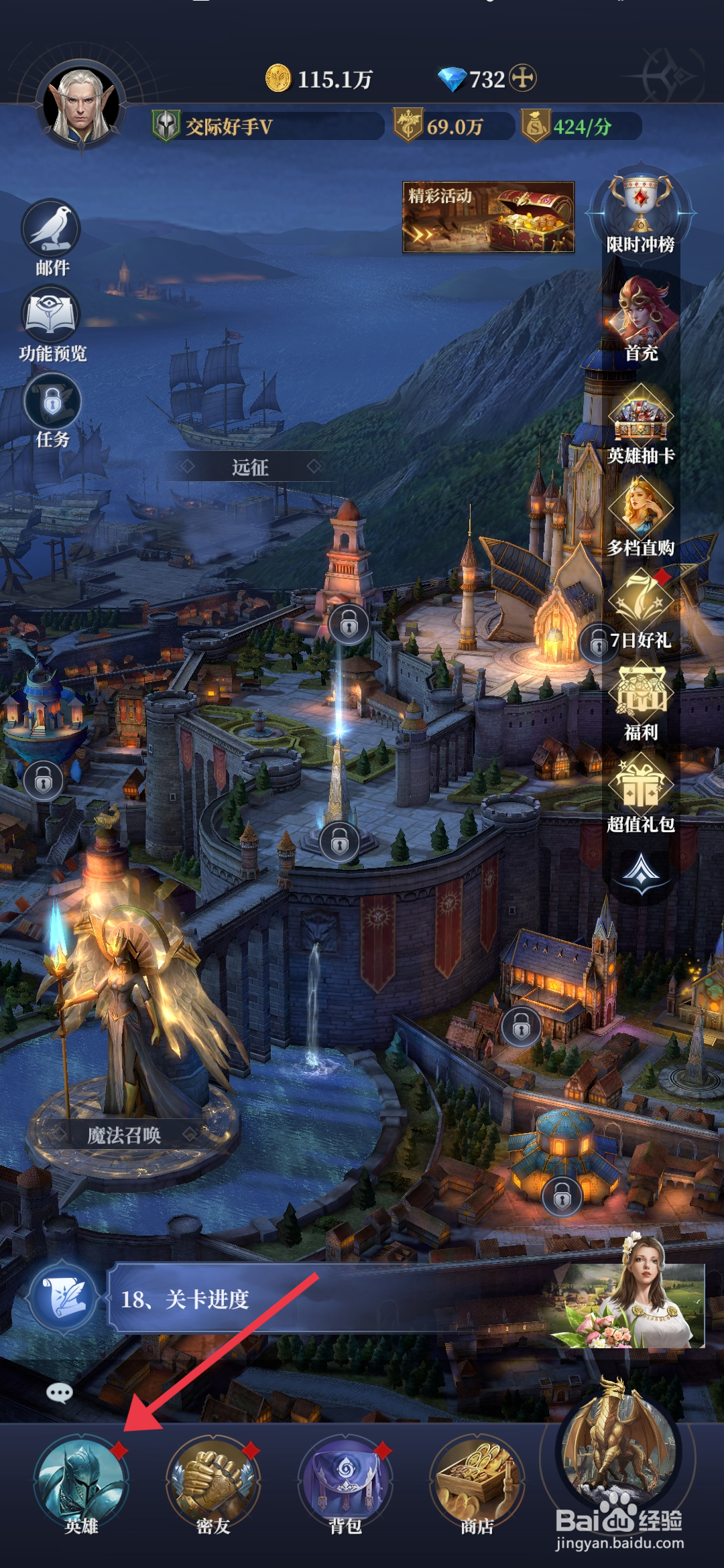
Task: Open the 关卡进度 quest tracker bar
Action: pyautogui.click(x=335, y=1299)
